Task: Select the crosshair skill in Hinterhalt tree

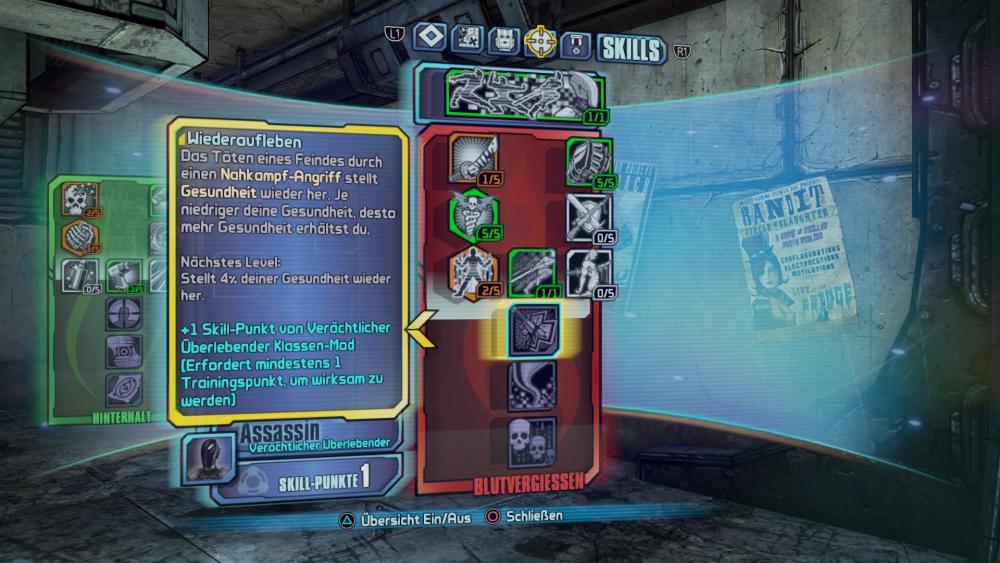Action: point(124,313)
